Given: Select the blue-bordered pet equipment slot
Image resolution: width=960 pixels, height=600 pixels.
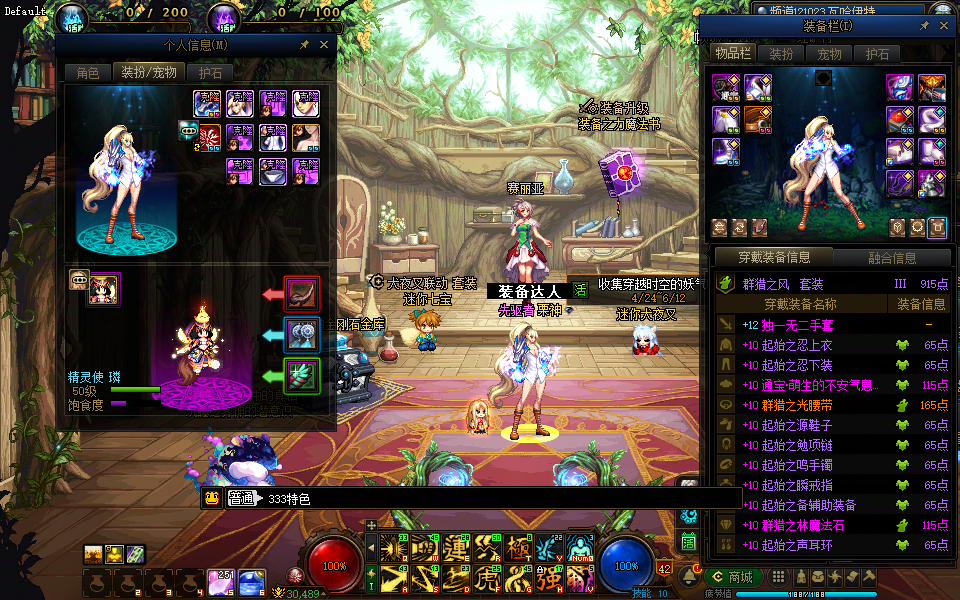Looking at the screenshot, I should tap(302, 335).
